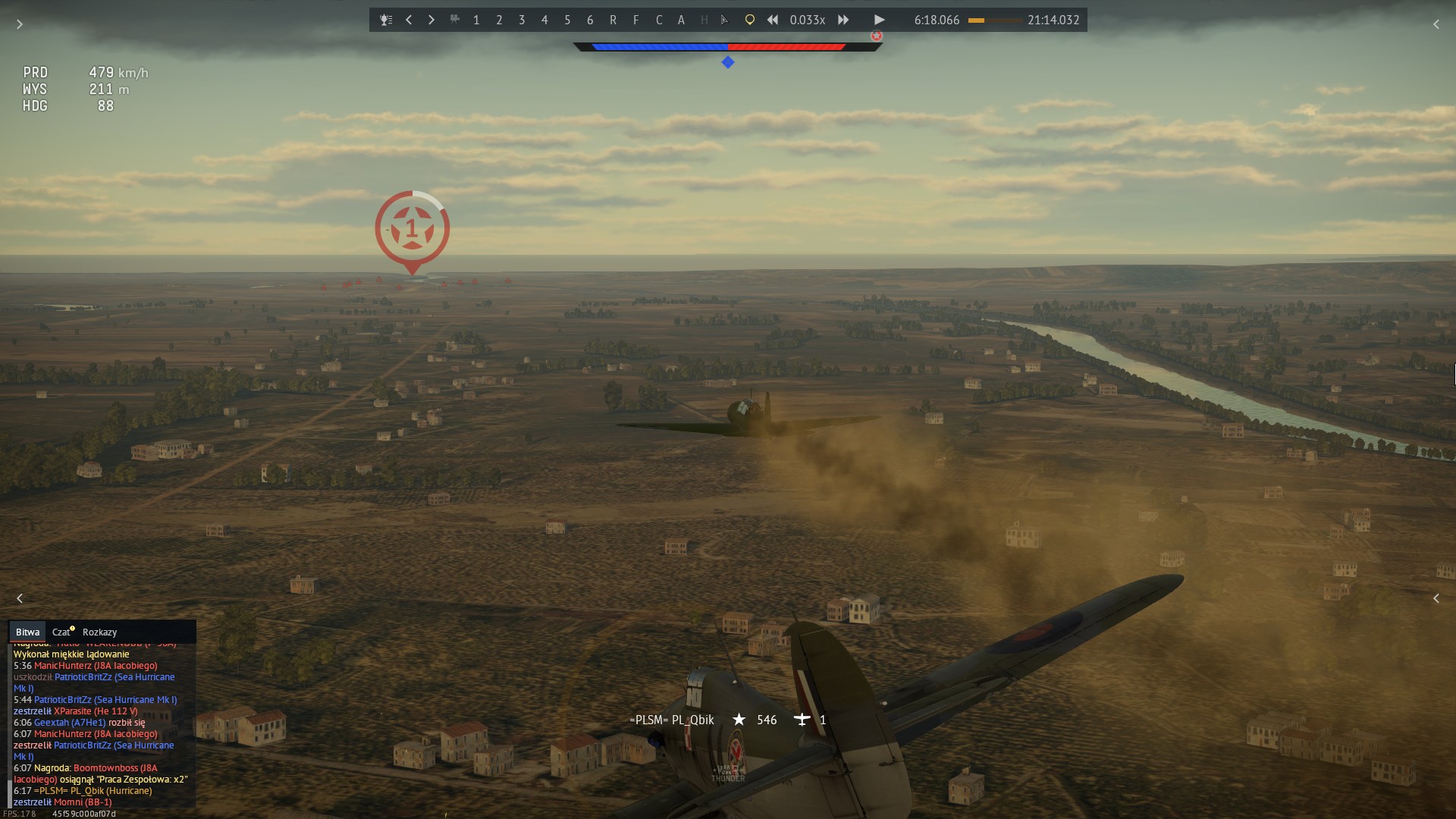The width and height of the screenshot is (1456, 819).
Task: Click the camera icon in replay toolbar
Action: coord(454,20)
